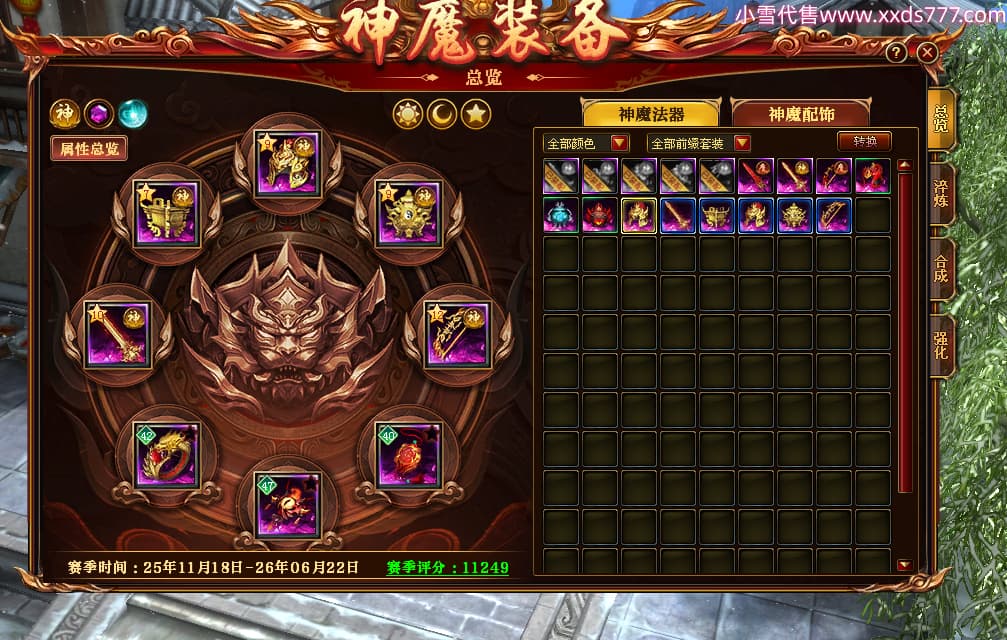This screenshot has height=640, width=1007.
Task: Click the 转换 convert button
Action: [864, 142]
